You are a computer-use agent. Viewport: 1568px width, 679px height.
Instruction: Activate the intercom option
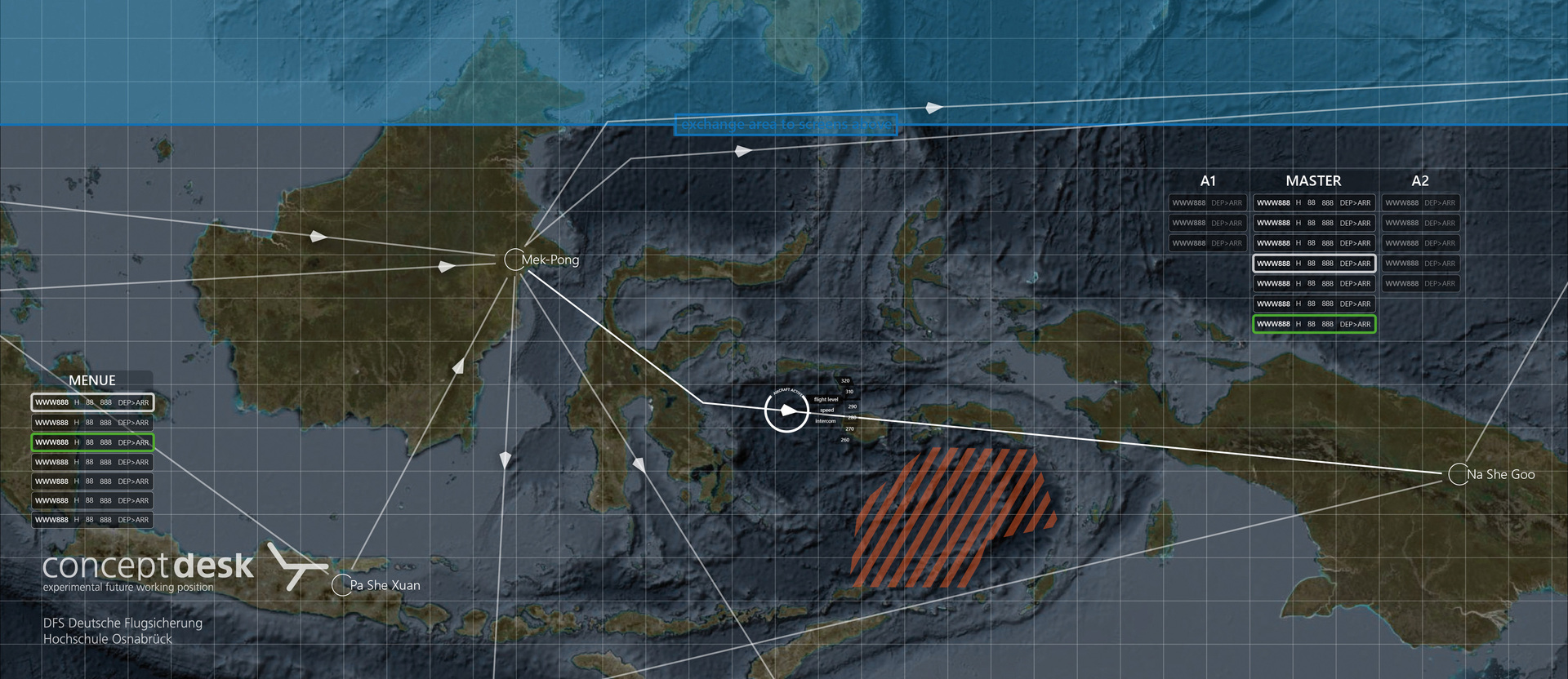826,421
